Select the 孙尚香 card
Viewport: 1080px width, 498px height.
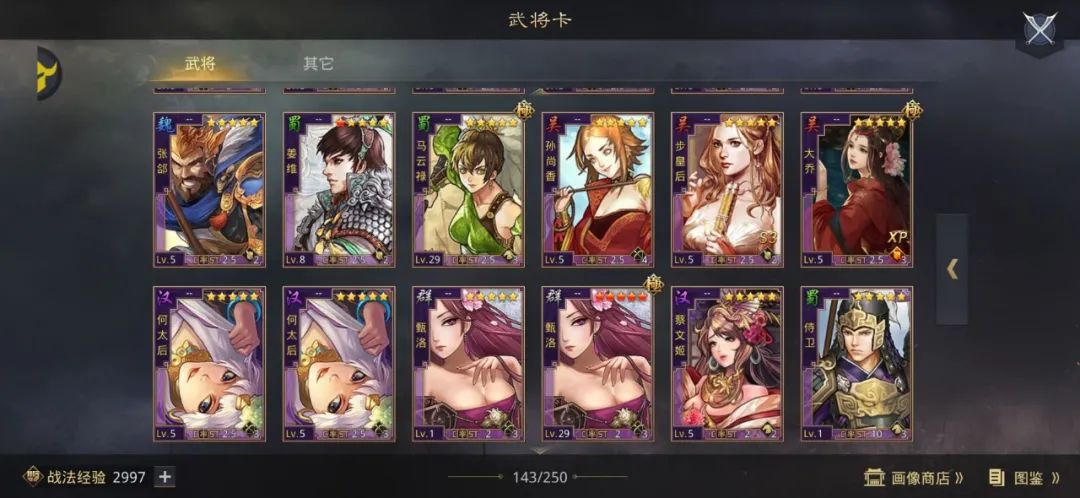(598, 190)
